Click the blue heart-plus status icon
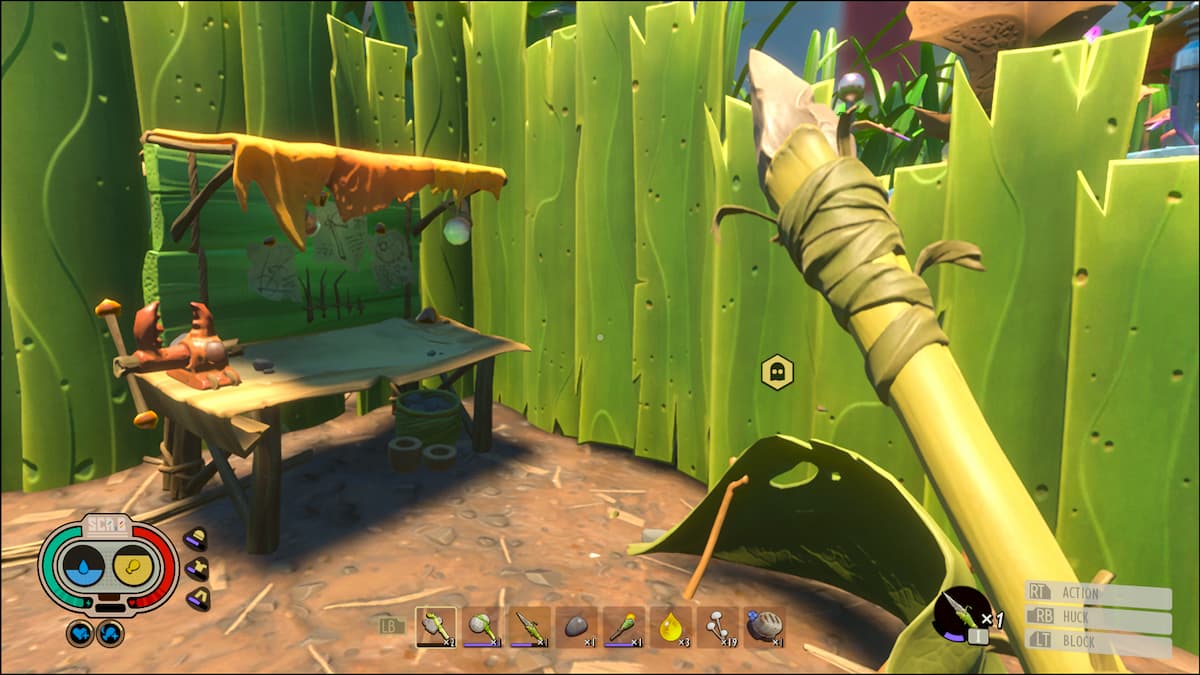Viewport: 1200px width, 675px height. 80,633
